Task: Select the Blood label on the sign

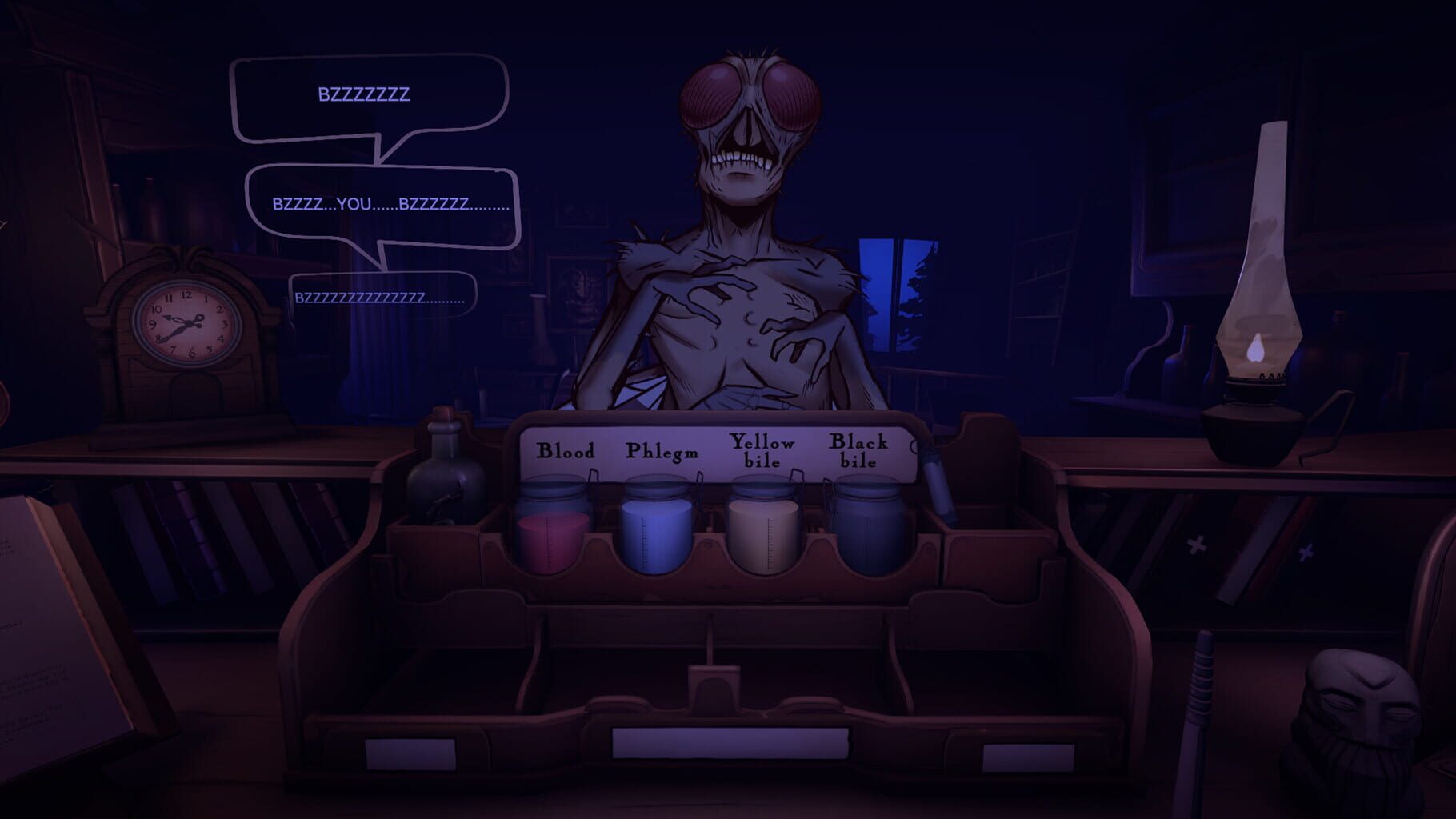Action: pos(566,450)
